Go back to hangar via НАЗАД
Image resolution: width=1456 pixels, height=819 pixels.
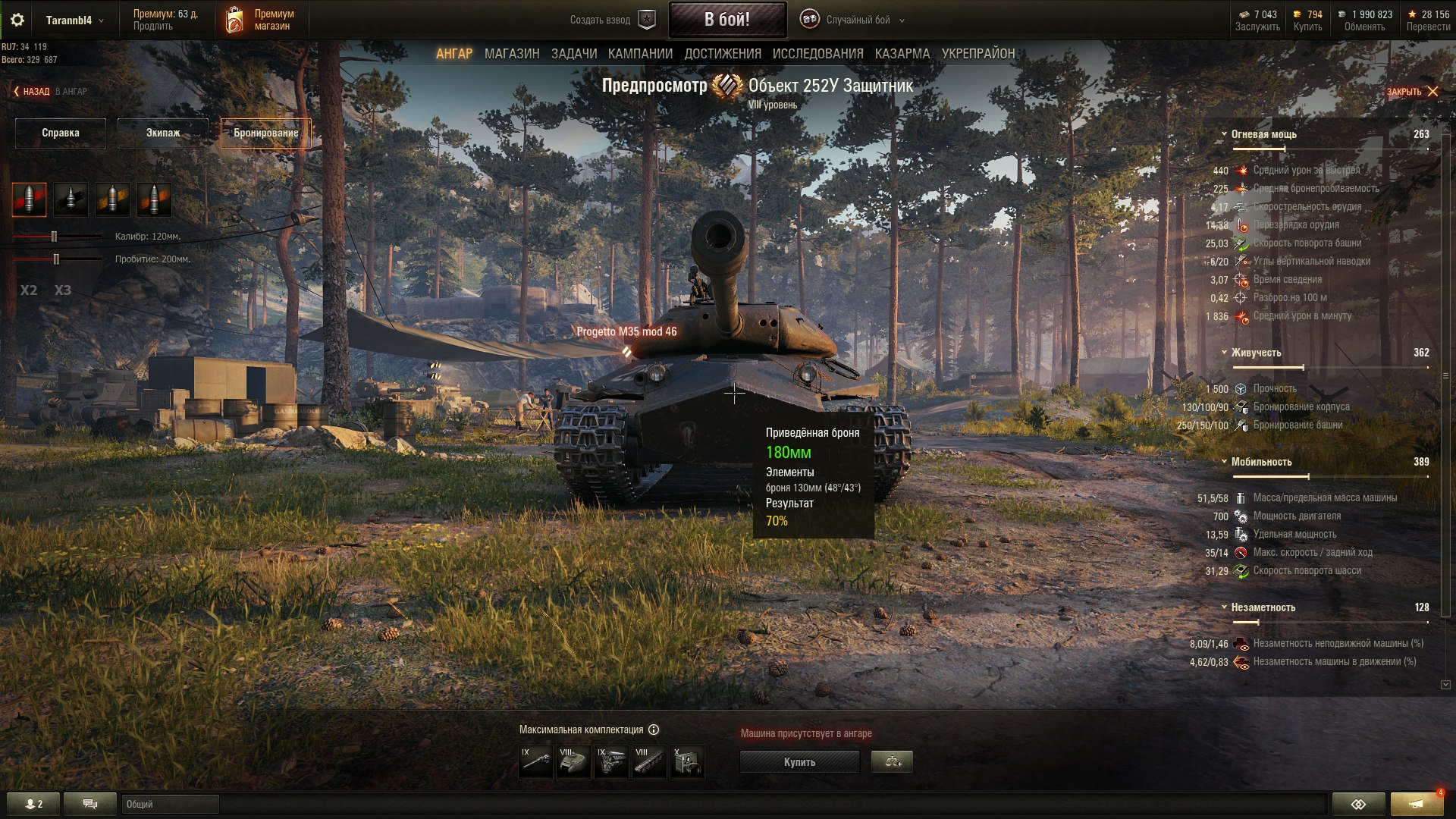[32, 92]
